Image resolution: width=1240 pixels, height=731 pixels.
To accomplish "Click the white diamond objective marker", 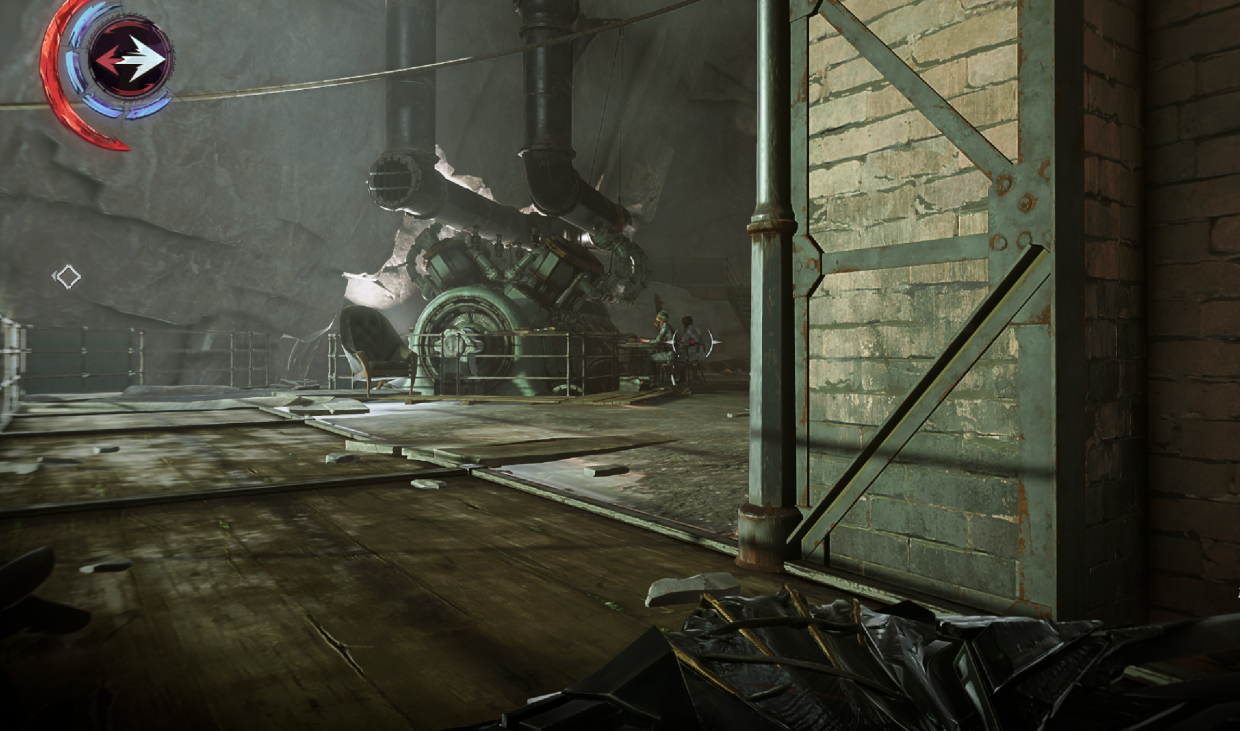I will tap(67, 276).
